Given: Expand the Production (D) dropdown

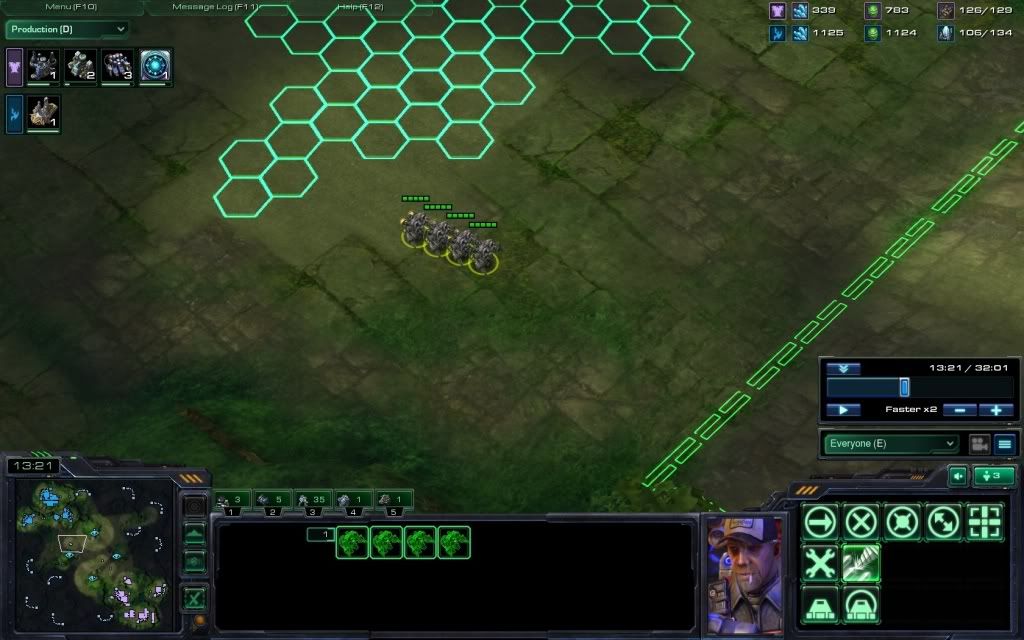Looking at the screenshot, I should 67,30.
